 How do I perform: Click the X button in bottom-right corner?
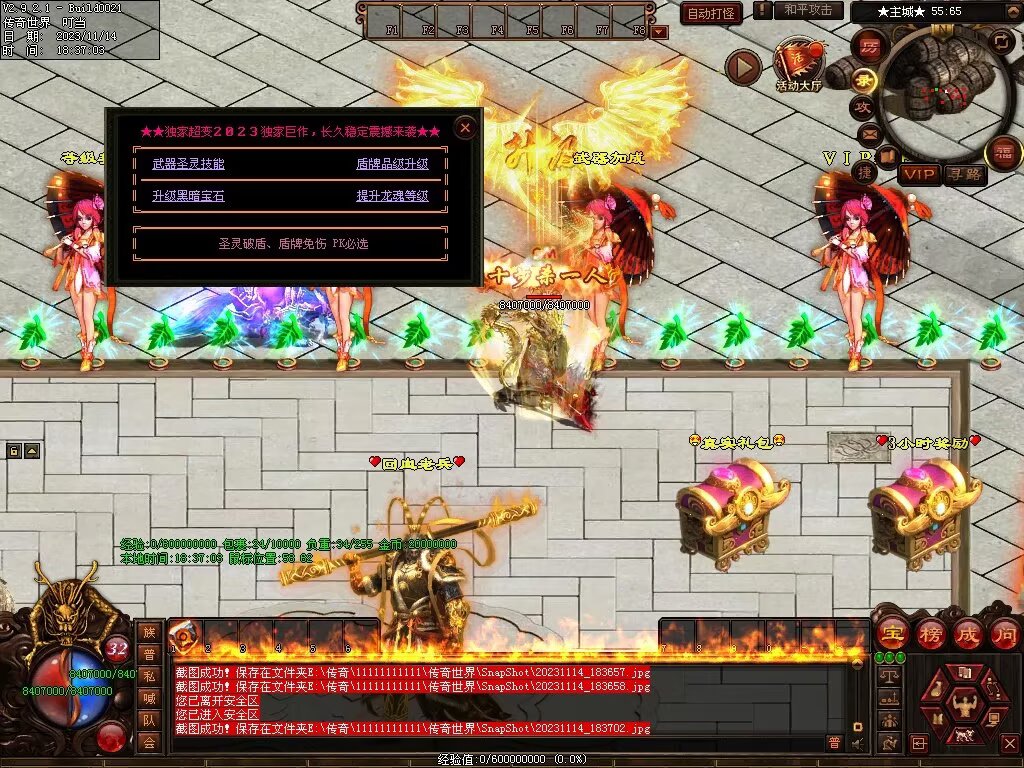tap(1008, 743)
